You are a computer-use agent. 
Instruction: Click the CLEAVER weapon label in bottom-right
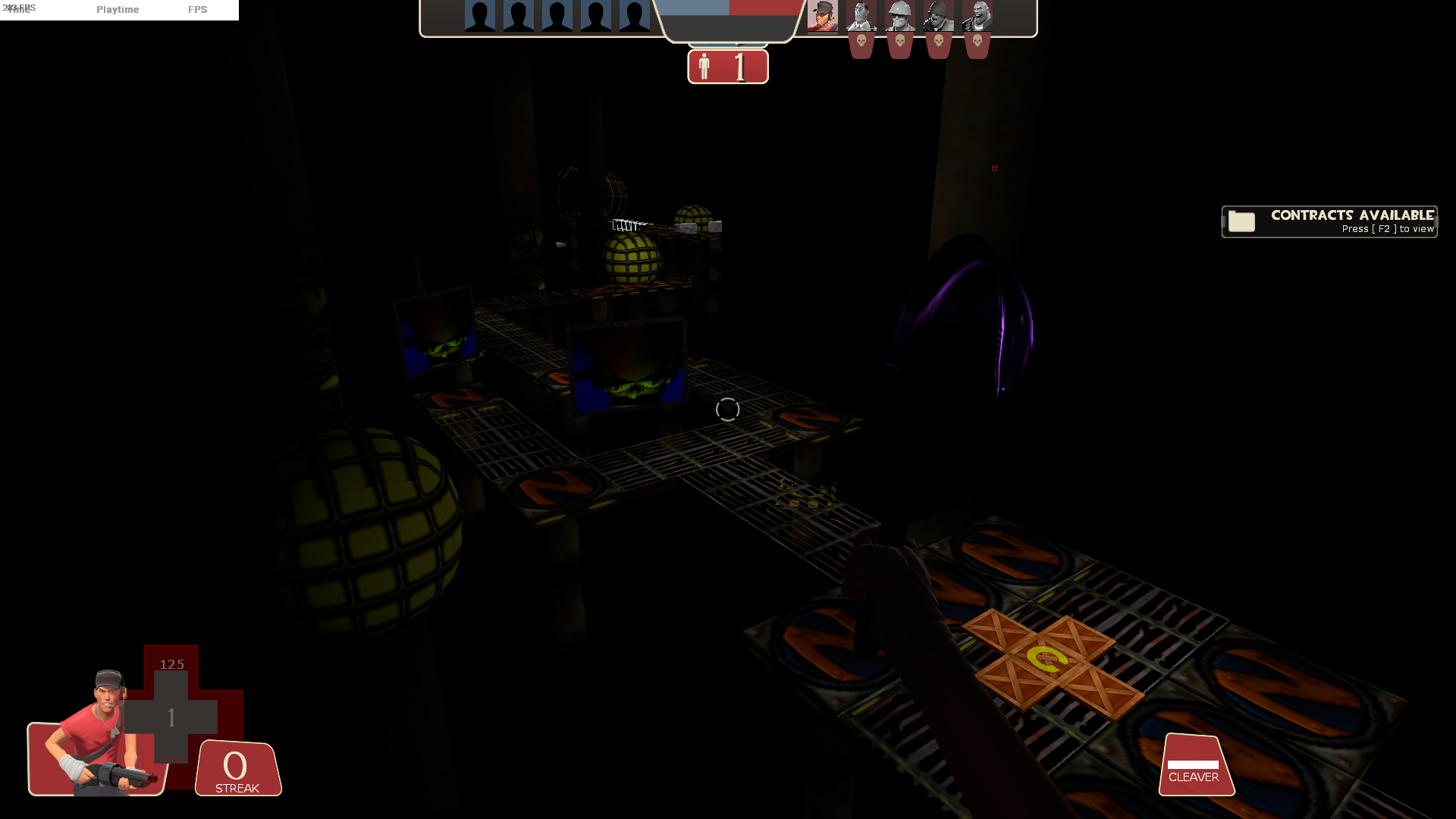1196,777
